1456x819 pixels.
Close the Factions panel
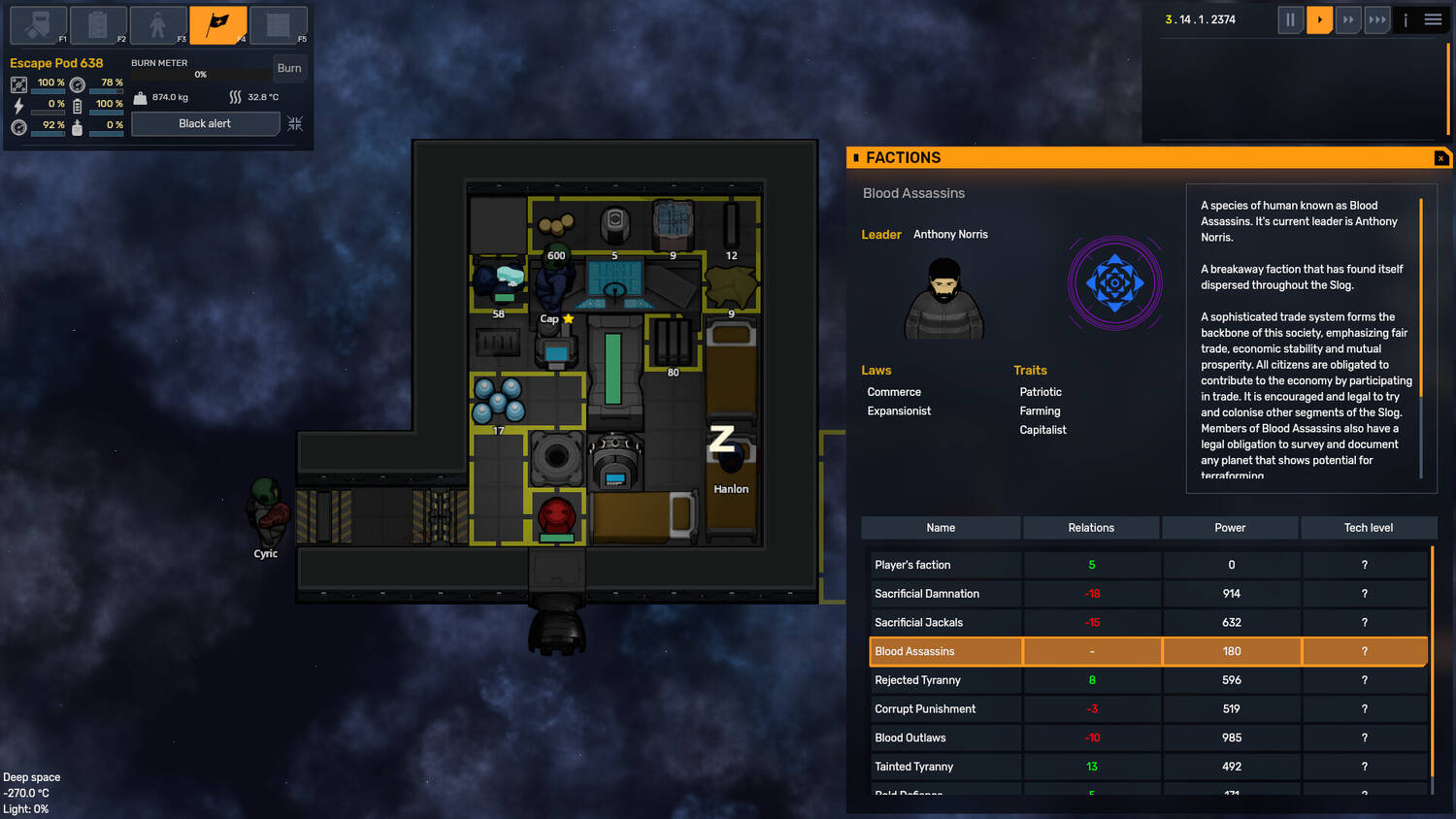1440,158
